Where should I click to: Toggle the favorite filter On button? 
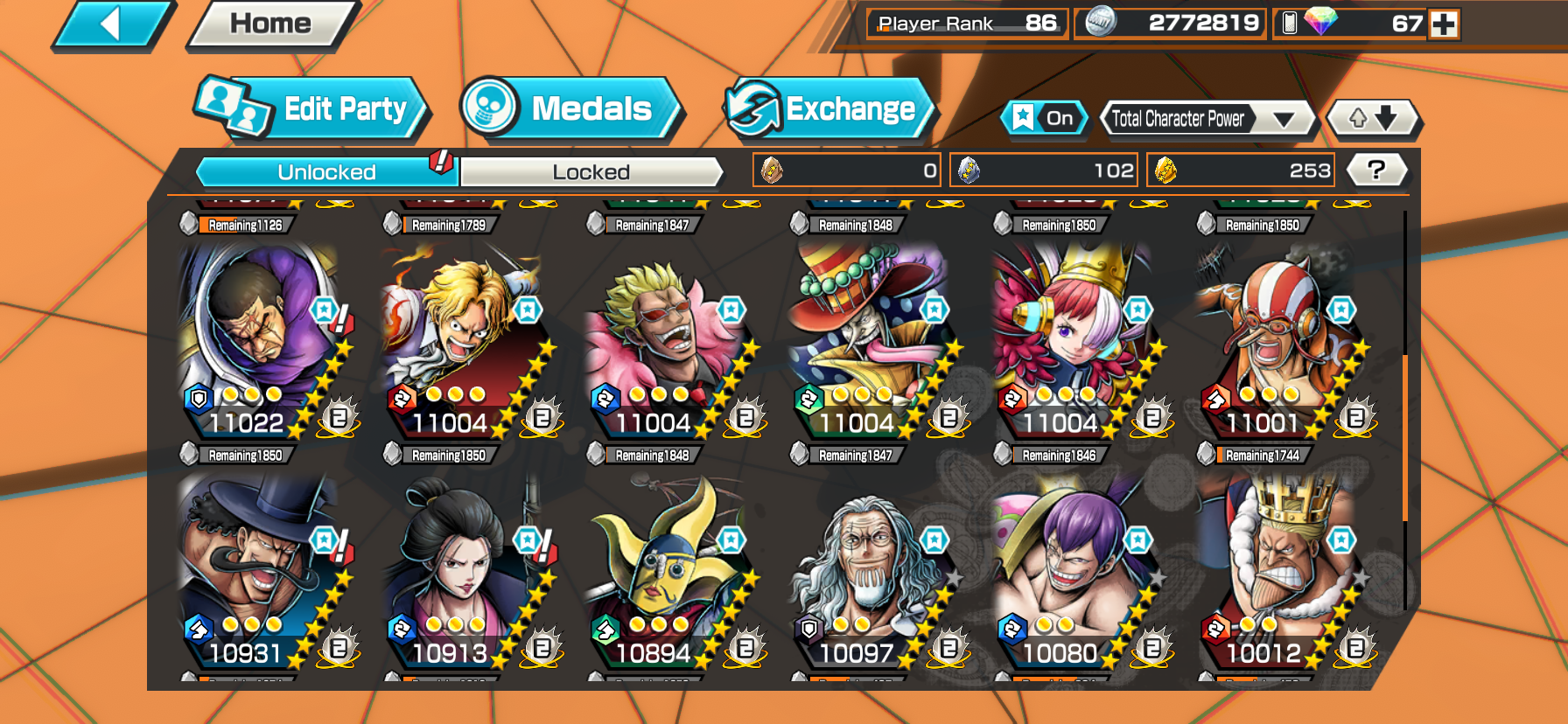tap(1045, 118)
